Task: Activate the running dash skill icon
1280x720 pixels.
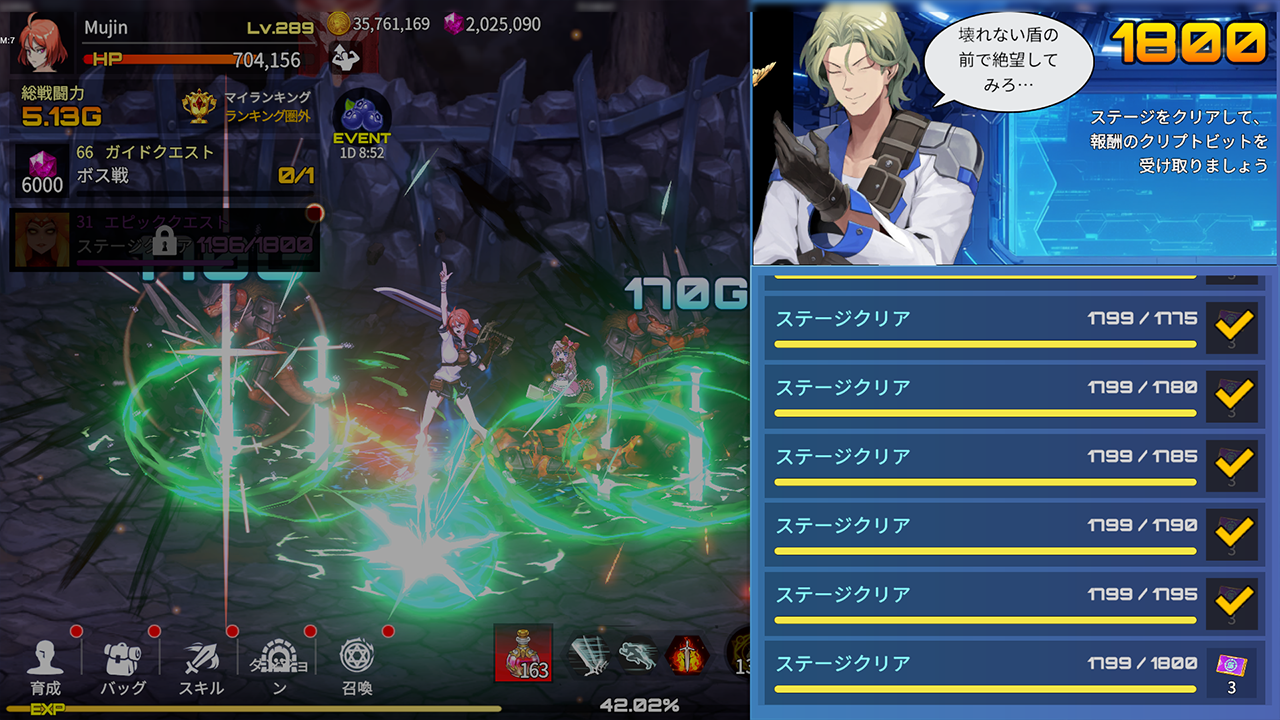Action: click(638, 655)
